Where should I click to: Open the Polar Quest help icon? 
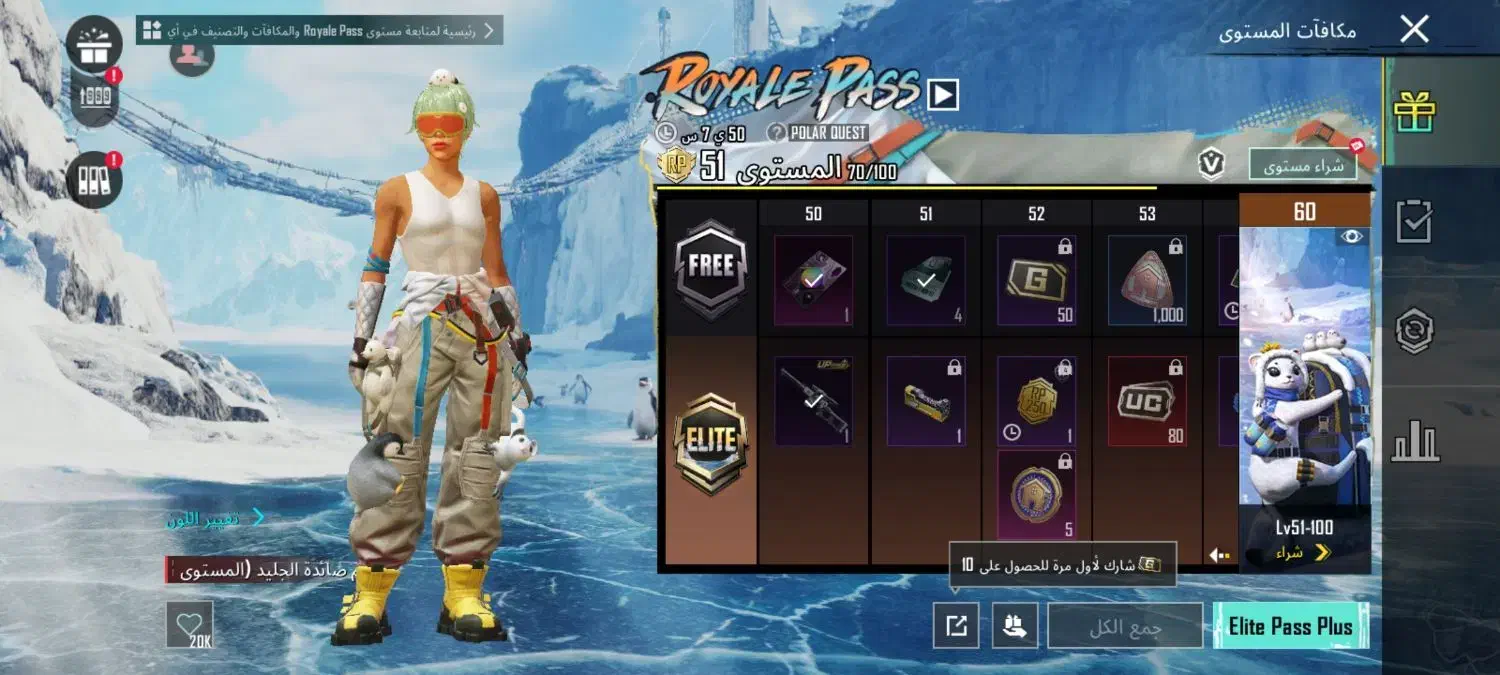click(776, 133)
